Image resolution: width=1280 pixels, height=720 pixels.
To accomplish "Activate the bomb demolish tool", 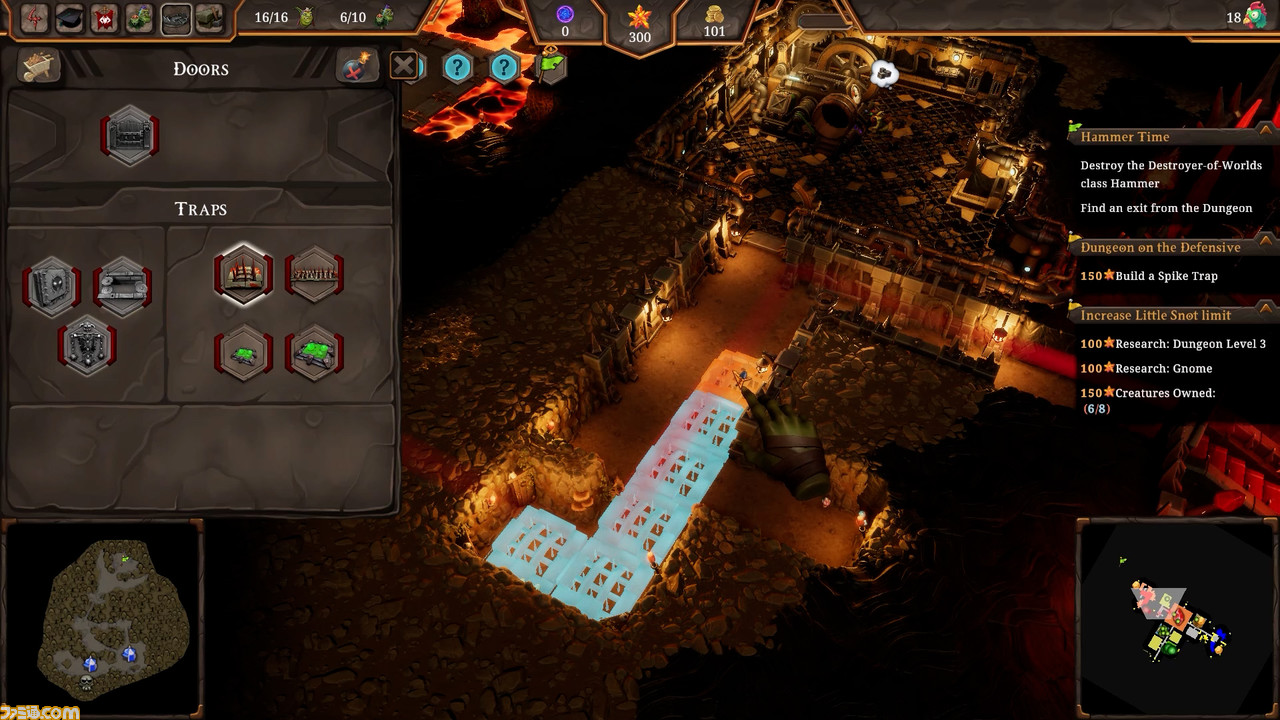I will pos(356,67).
